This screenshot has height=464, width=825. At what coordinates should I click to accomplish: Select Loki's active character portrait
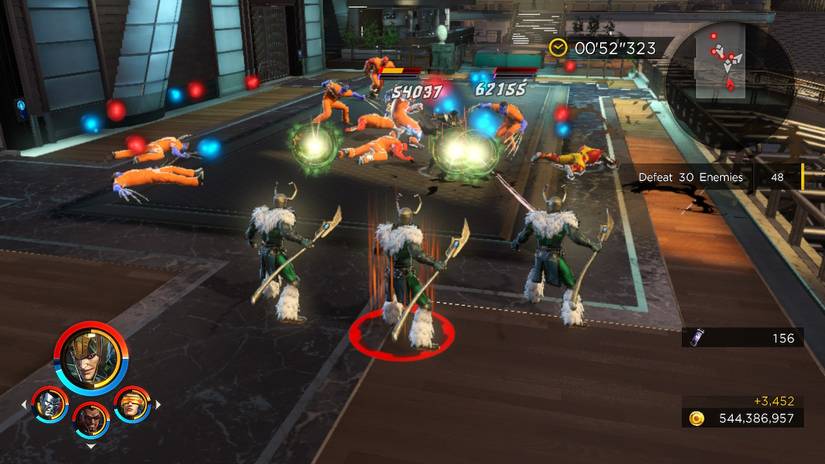tap(92, 355)
